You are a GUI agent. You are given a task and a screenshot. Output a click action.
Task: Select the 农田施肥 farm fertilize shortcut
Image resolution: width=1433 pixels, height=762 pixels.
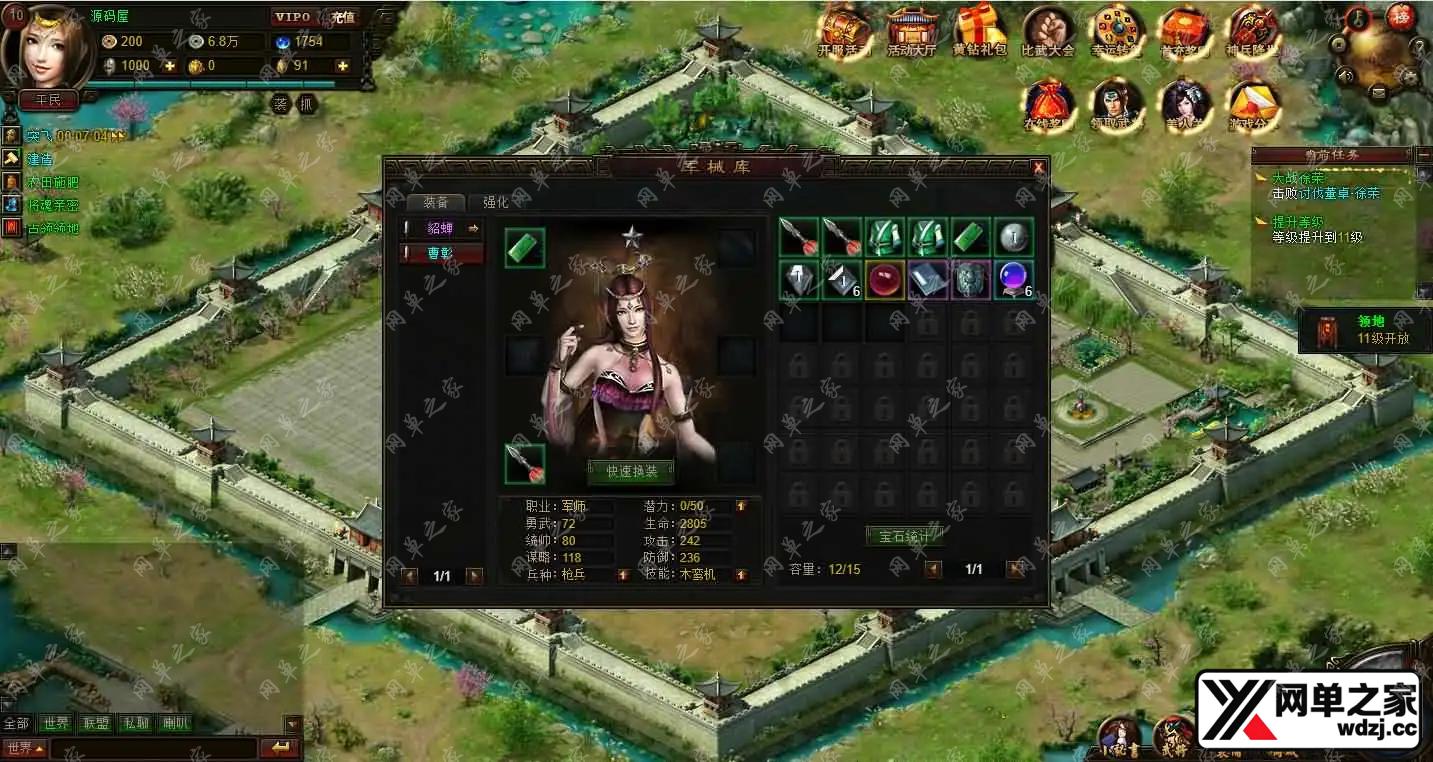(52, 182)
